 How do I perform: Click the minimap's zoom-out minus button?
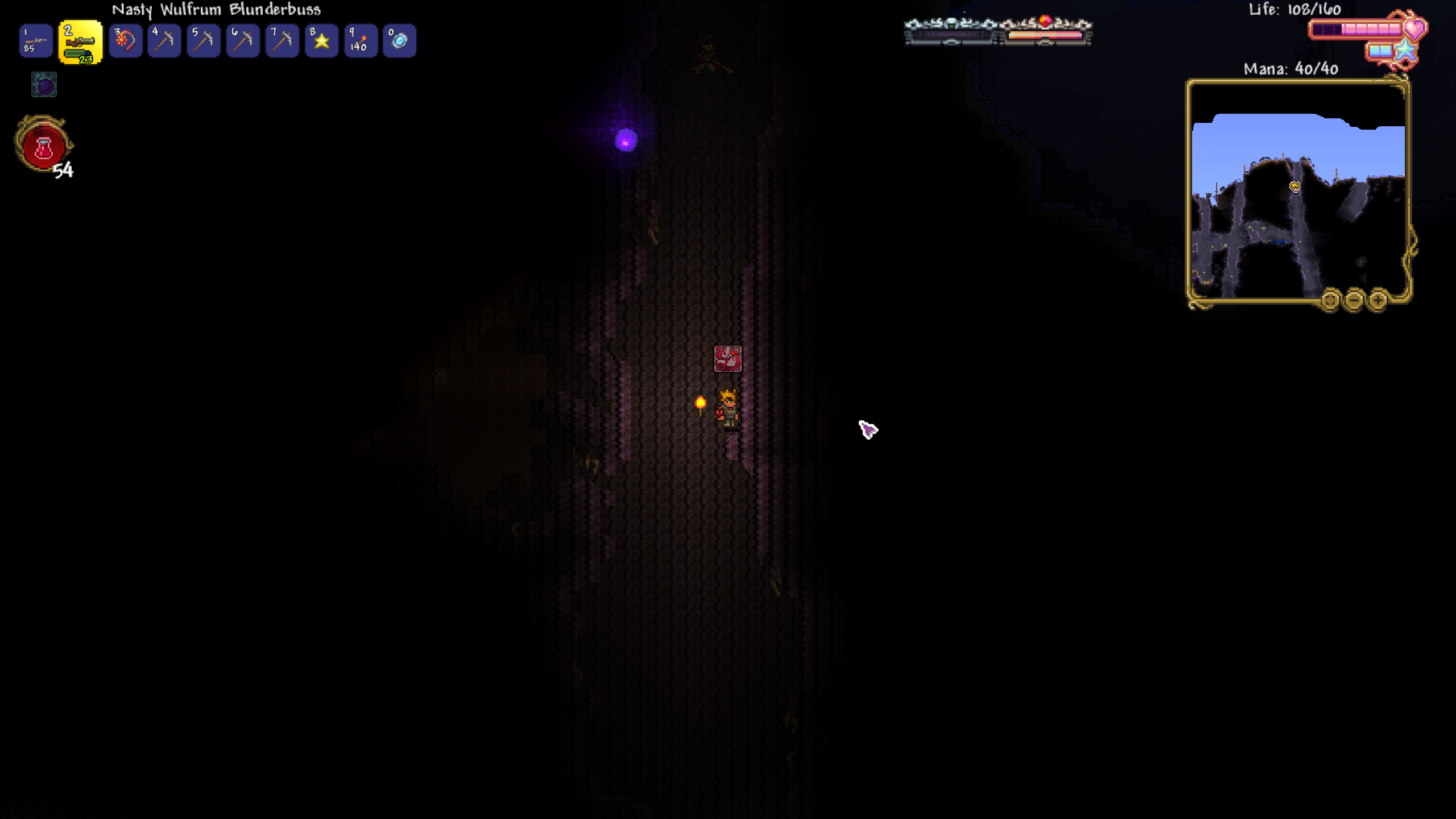tap(1354, 299)
